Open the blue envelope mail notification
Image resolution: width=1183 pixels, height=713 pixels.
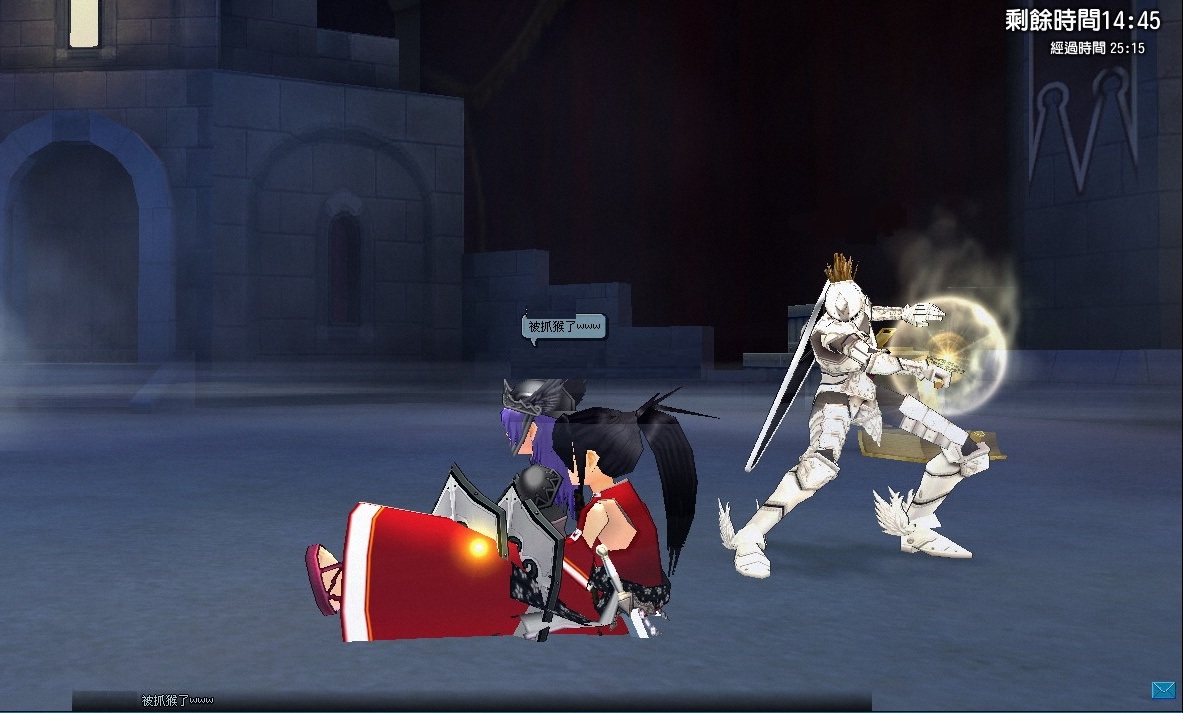coord(1162,689)
